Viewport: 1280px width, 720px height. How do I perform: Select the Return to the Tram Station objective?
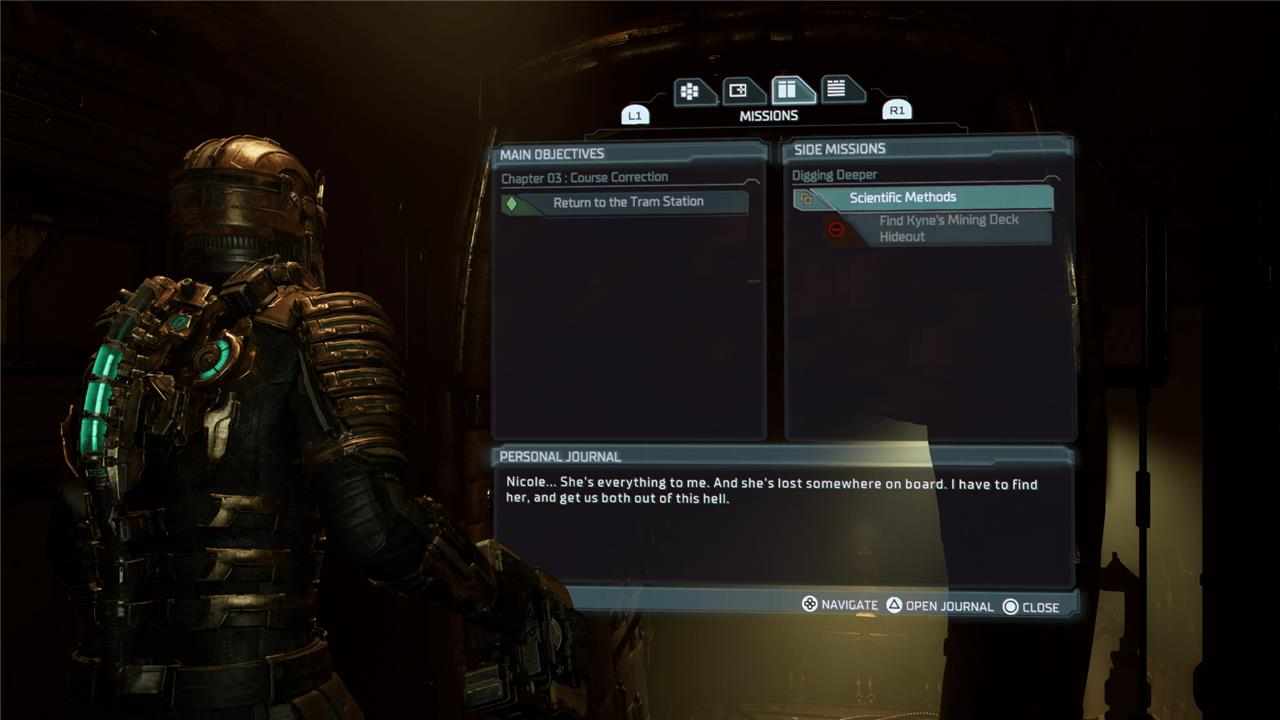[627, 202]
